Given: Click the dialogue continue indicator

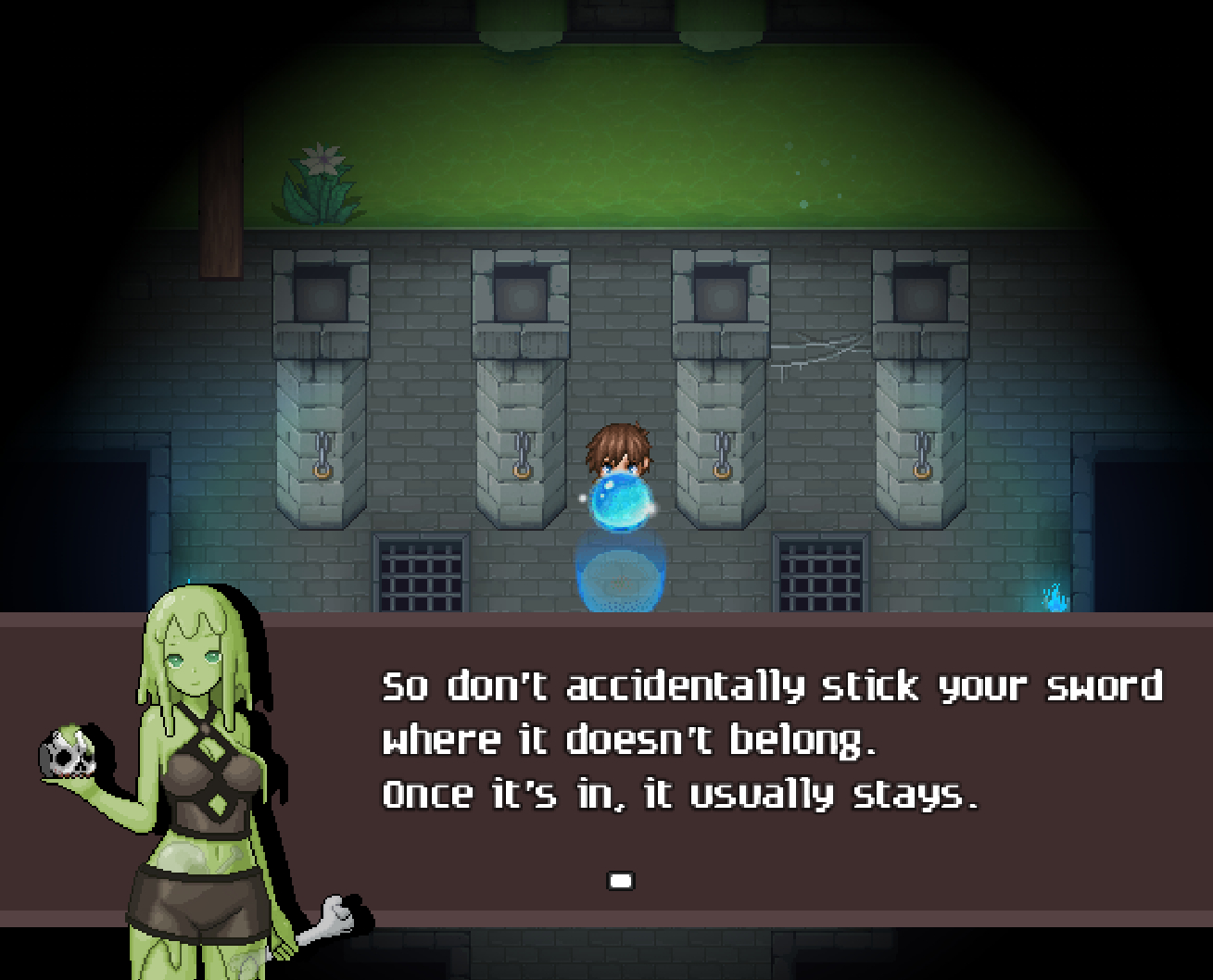Looking at the screenshot, I should click(620, 880).
